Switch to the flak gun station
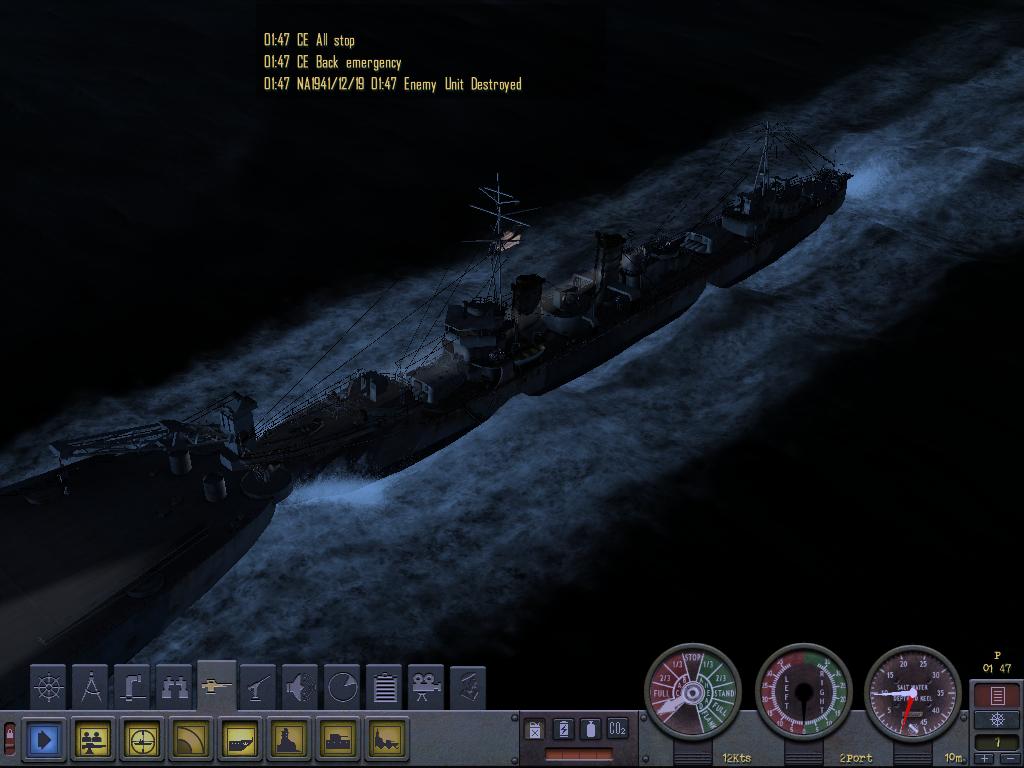The width and height of the screenshot is (1024, 768). click(258, 687)
